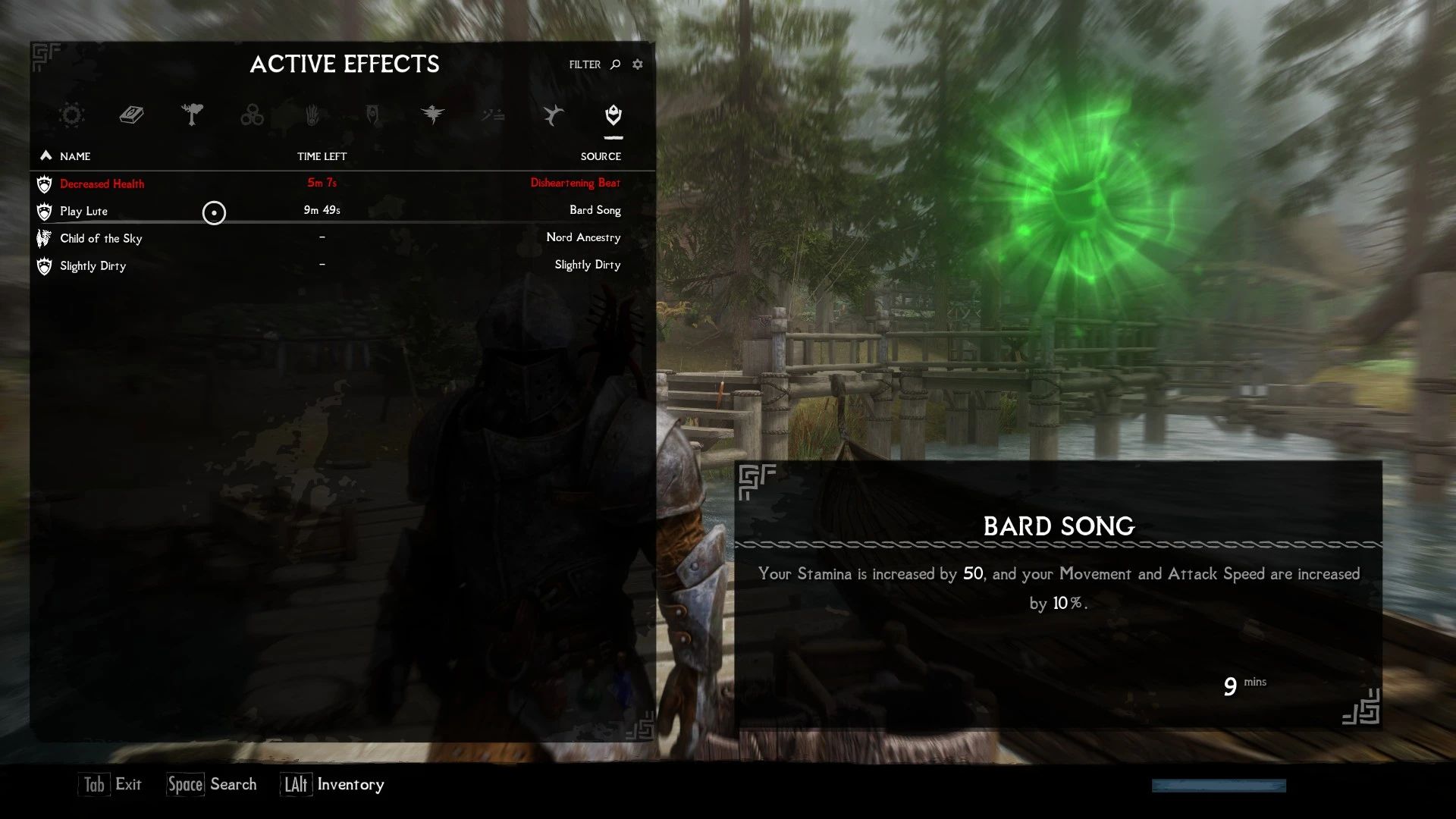Select the linked rings filter category
This screenshot has height=819, width=1456.
pyautogui.click(x=253, y=115)
